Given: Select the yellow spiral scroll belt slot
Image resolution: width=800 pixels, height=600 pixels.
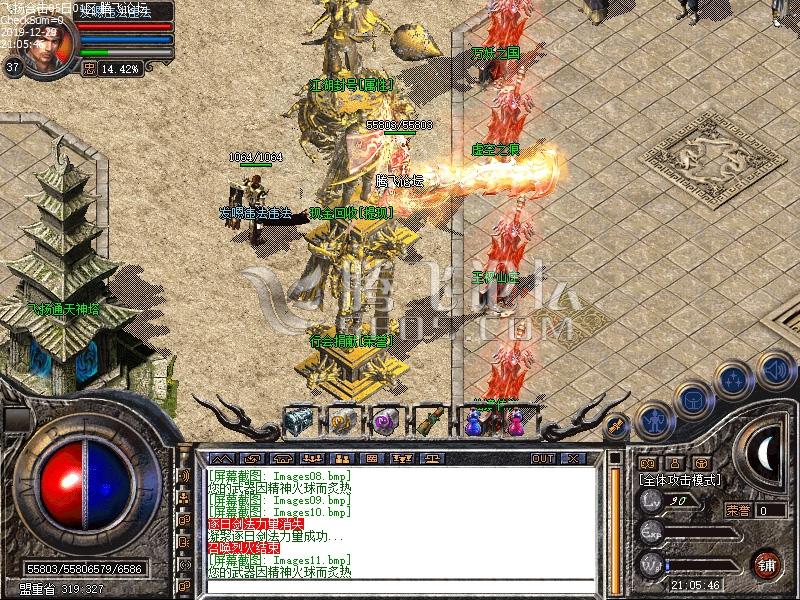Looking at the screenshot, I should (x=342, y=420).
